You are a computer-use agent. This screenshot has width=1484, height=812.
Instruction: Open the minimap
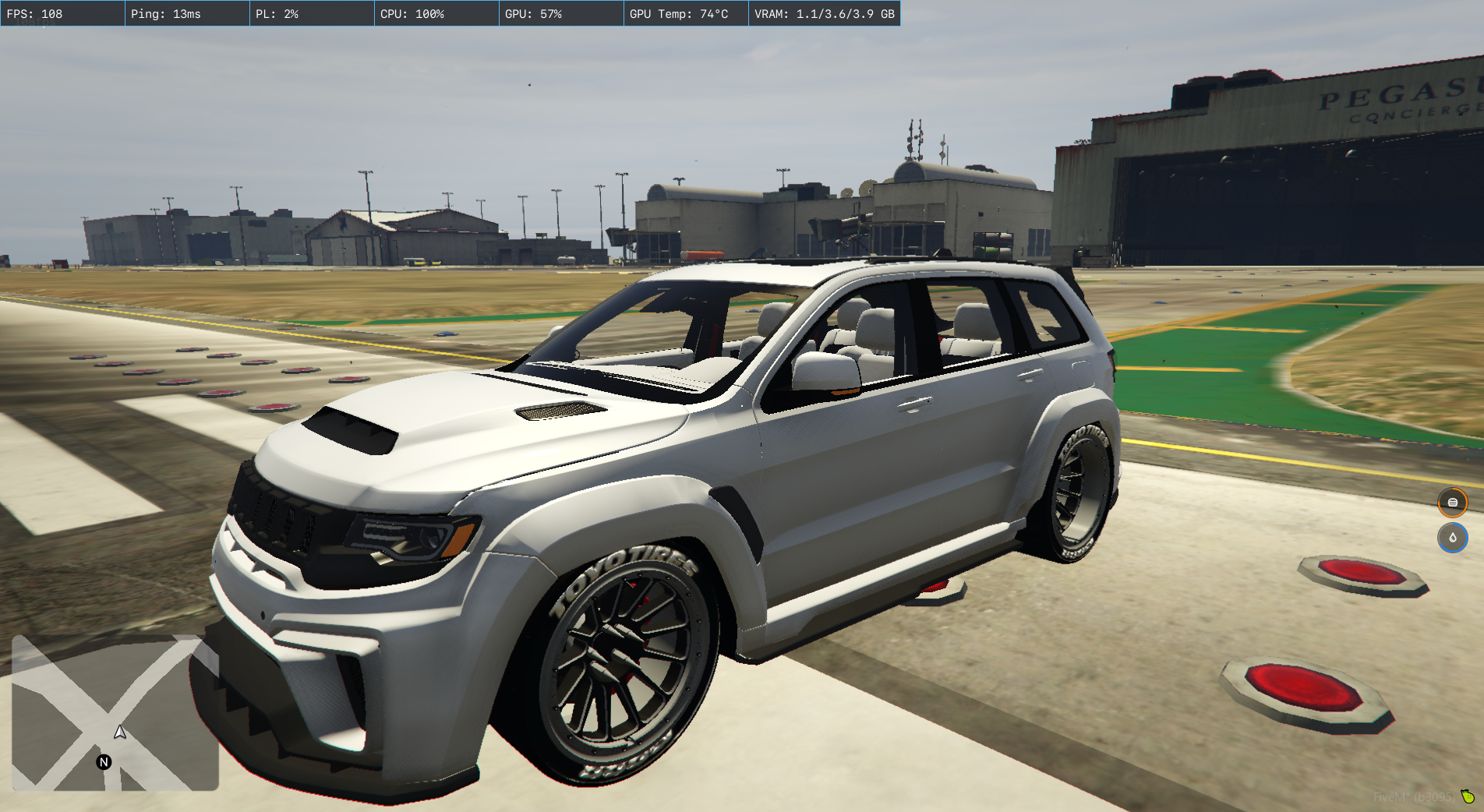(x=115, y=712)
